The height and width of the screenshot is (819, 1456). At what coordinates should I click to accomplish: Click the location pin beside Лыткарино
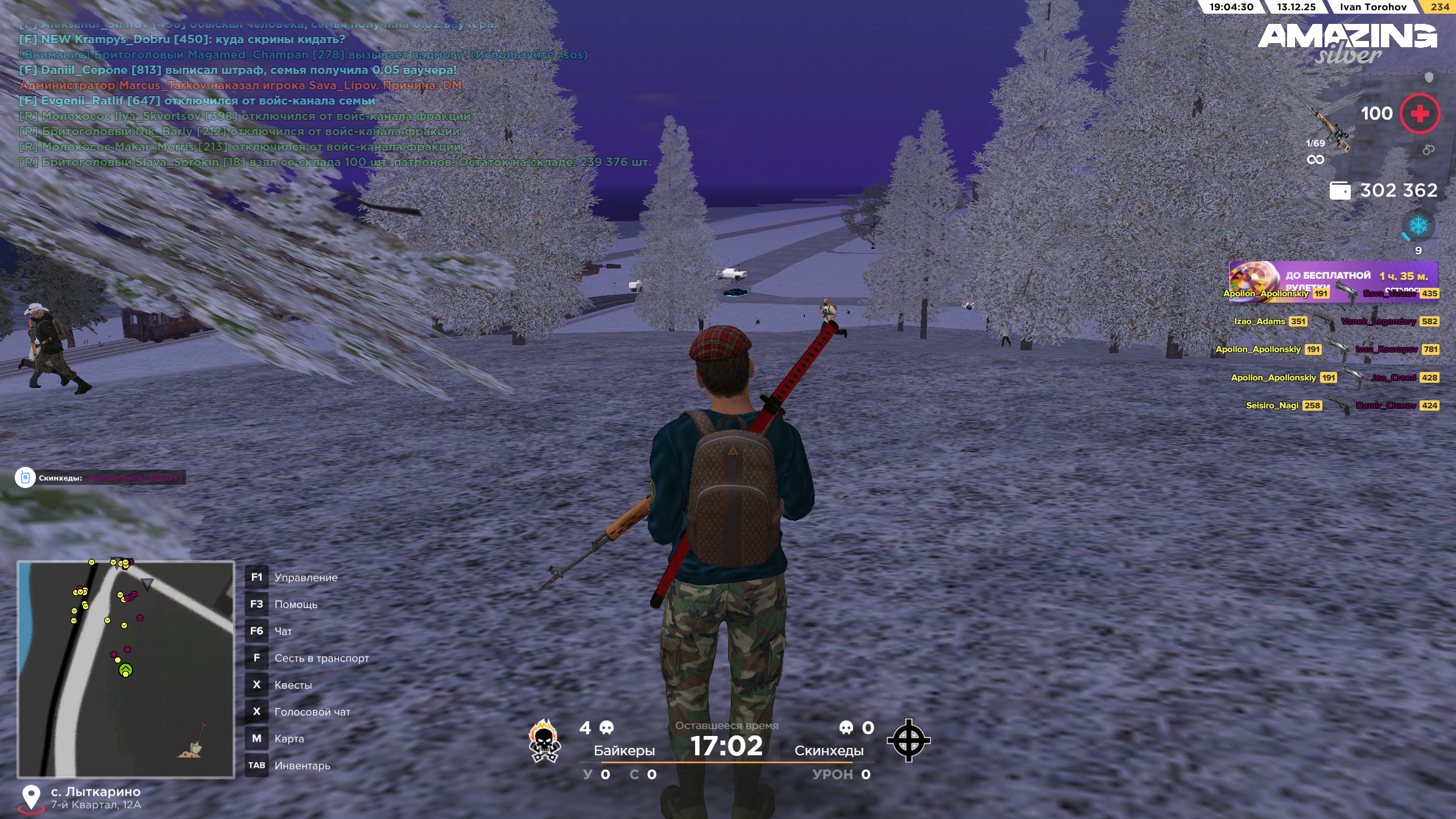31,797
